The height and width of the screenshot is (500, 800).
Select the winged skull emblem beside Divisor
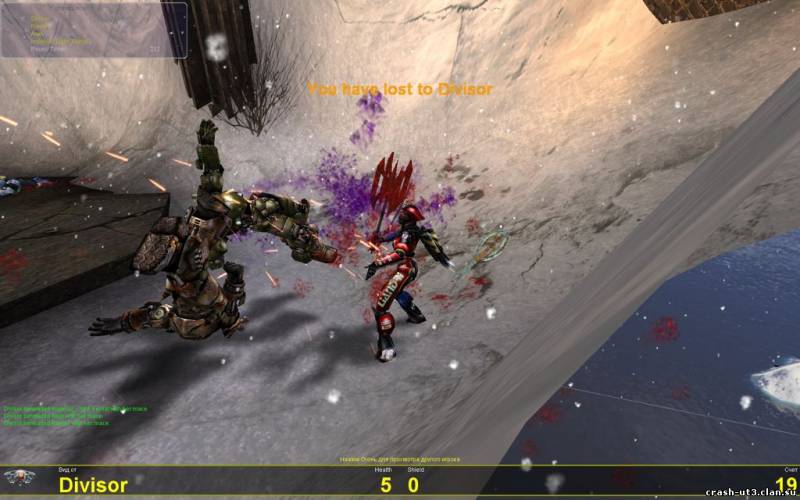click(x=20, y=478)
